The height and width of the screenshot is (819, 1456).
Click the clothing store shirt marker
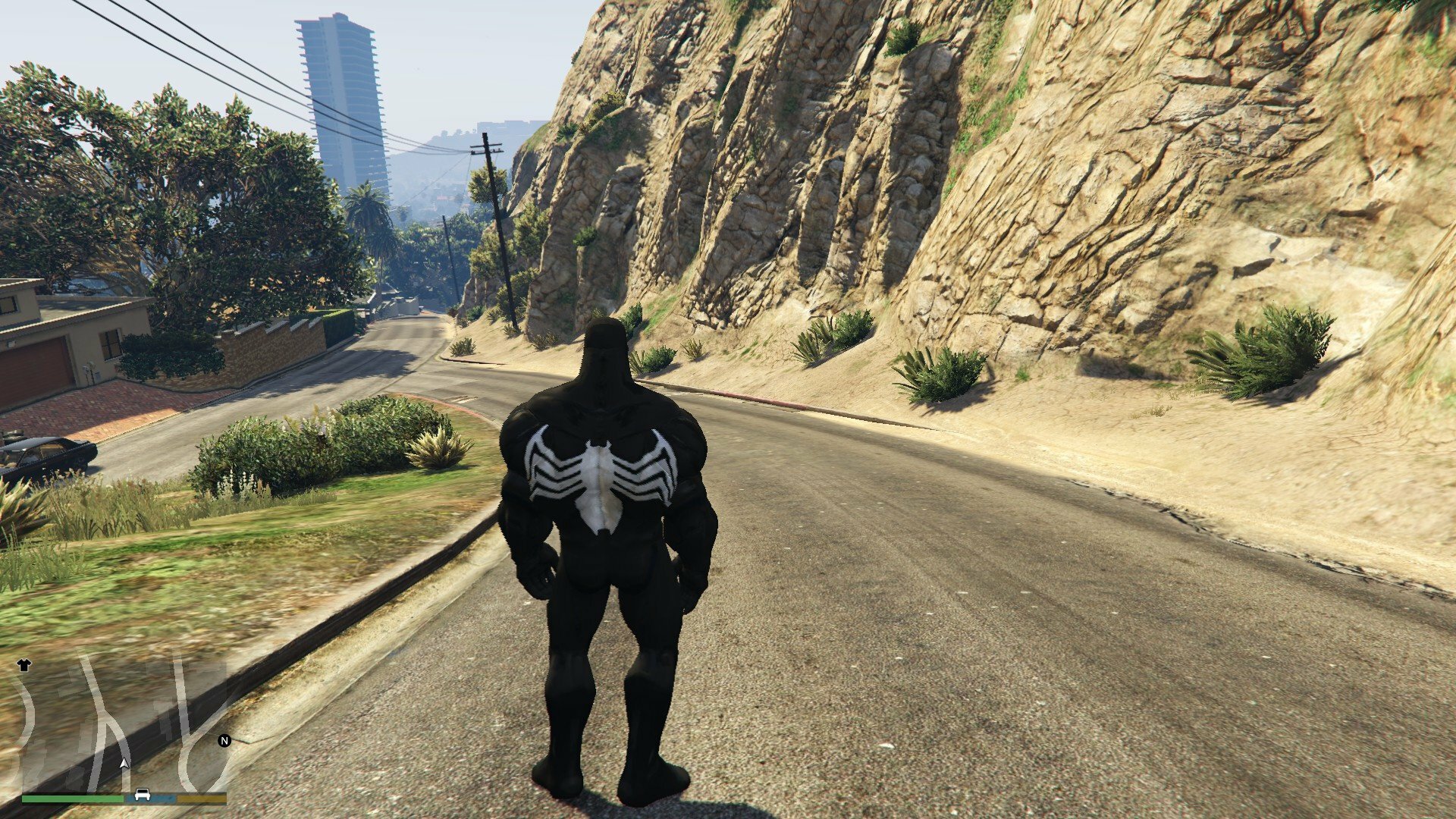click(24, 665)
